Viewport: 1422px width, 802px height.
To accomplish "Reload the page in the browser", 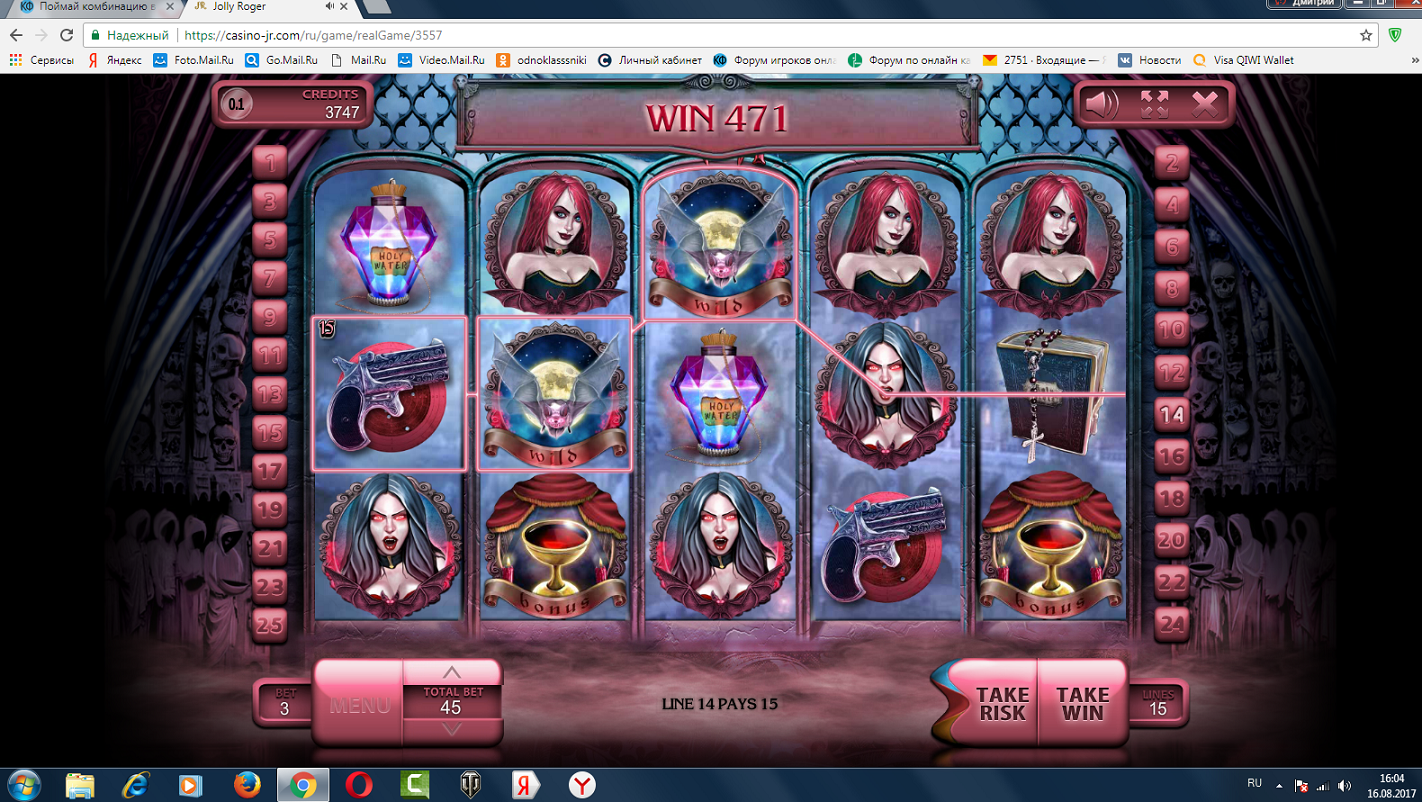I will click(67, 35).
